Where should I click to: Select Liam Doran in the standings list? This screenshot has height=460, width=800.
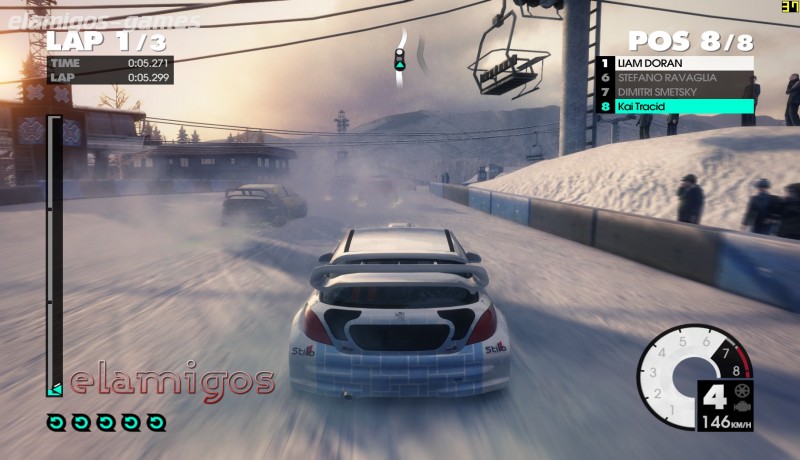(675, 63)
